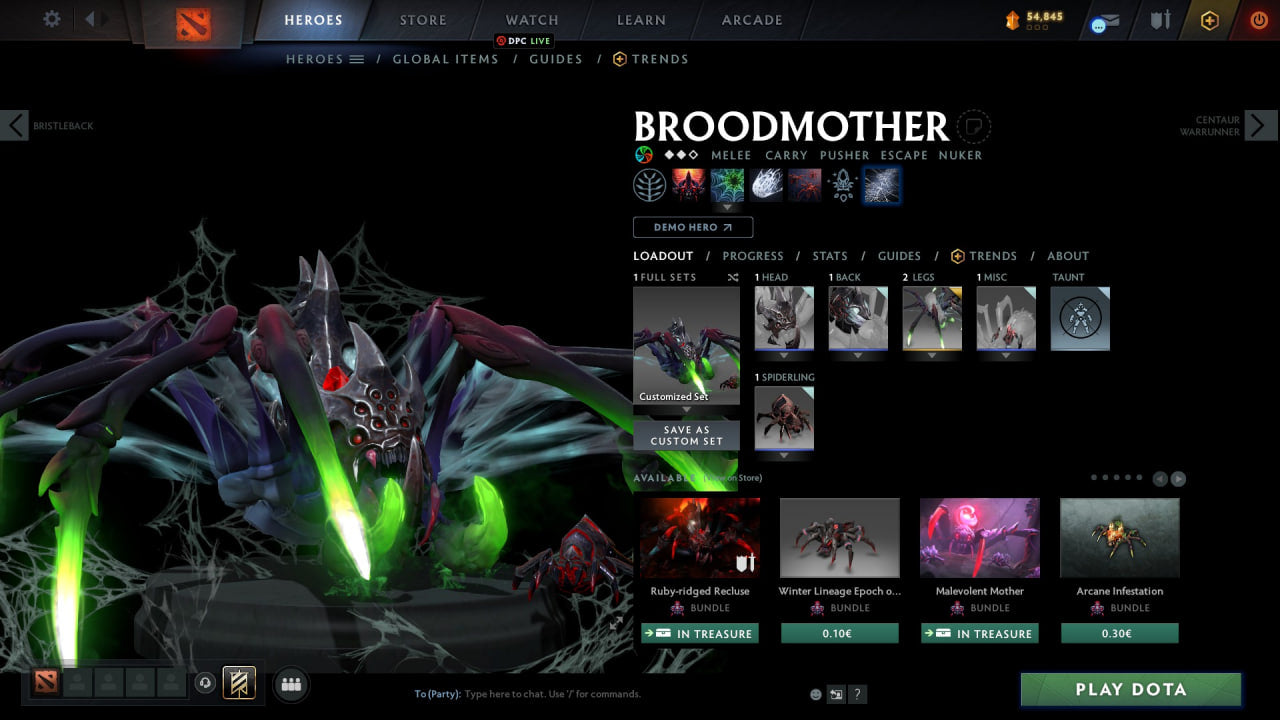Open the emoticon smiley in the chat bar

point(815,693)
